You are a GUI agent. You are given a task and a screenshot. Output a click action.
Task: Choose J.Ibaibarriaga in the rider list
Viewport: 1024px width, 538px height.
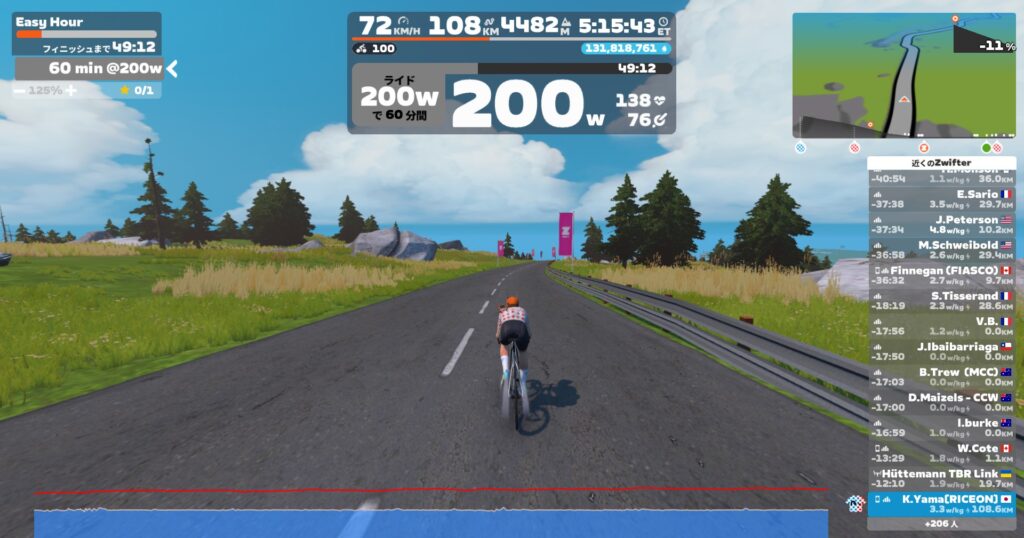click(941, 351)
